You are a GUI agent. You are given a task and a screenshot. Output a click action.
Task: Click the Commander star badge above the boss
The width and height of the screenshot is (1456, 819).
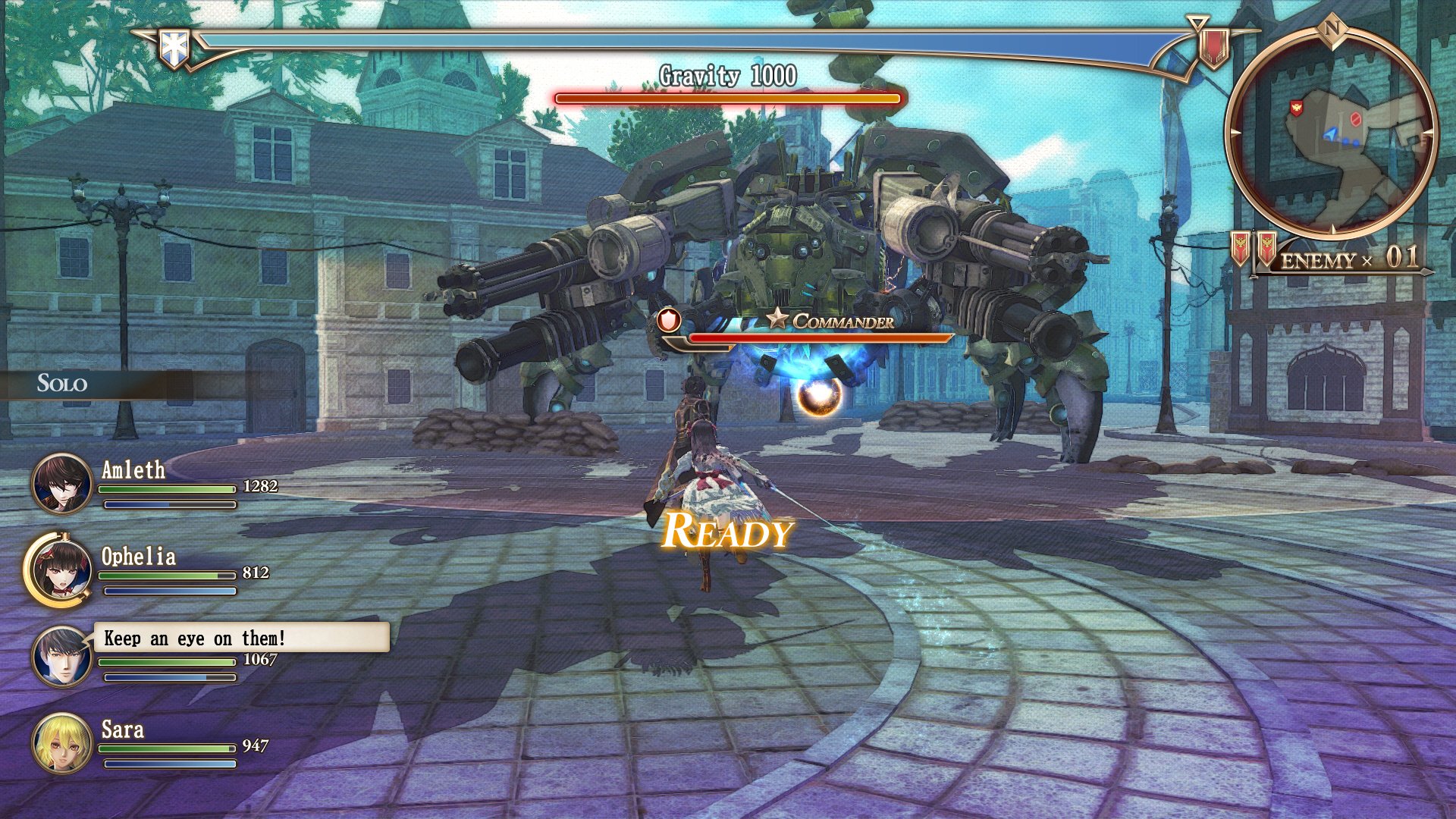click(x=778, y=320)
